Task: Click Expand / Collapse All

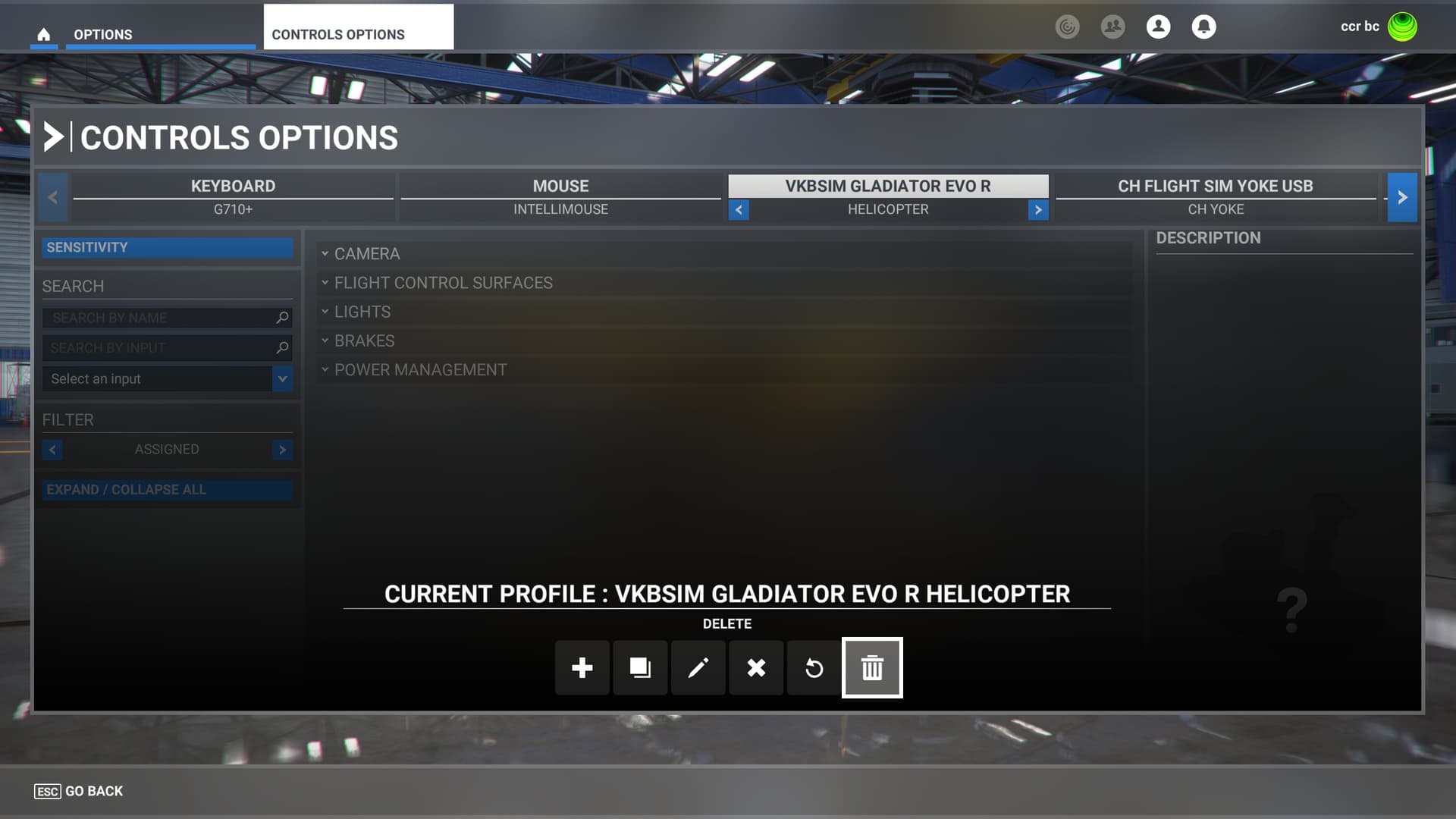Action: click(167, 489)
